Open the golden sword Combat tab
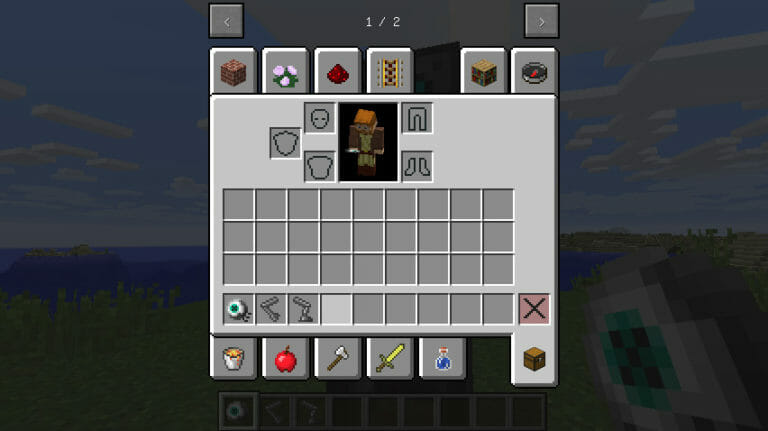 [x=388, y=357]
